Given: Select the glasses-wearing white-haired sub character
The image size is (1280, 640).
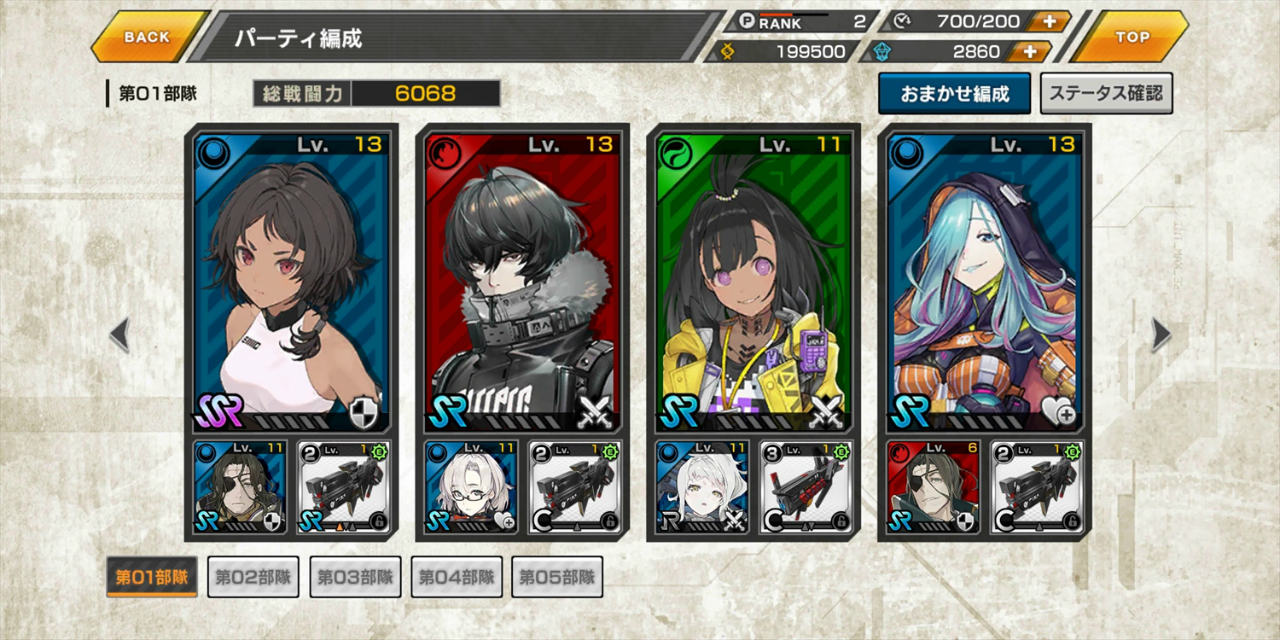Looking at the screenshot, I should [x=471, y=486].
